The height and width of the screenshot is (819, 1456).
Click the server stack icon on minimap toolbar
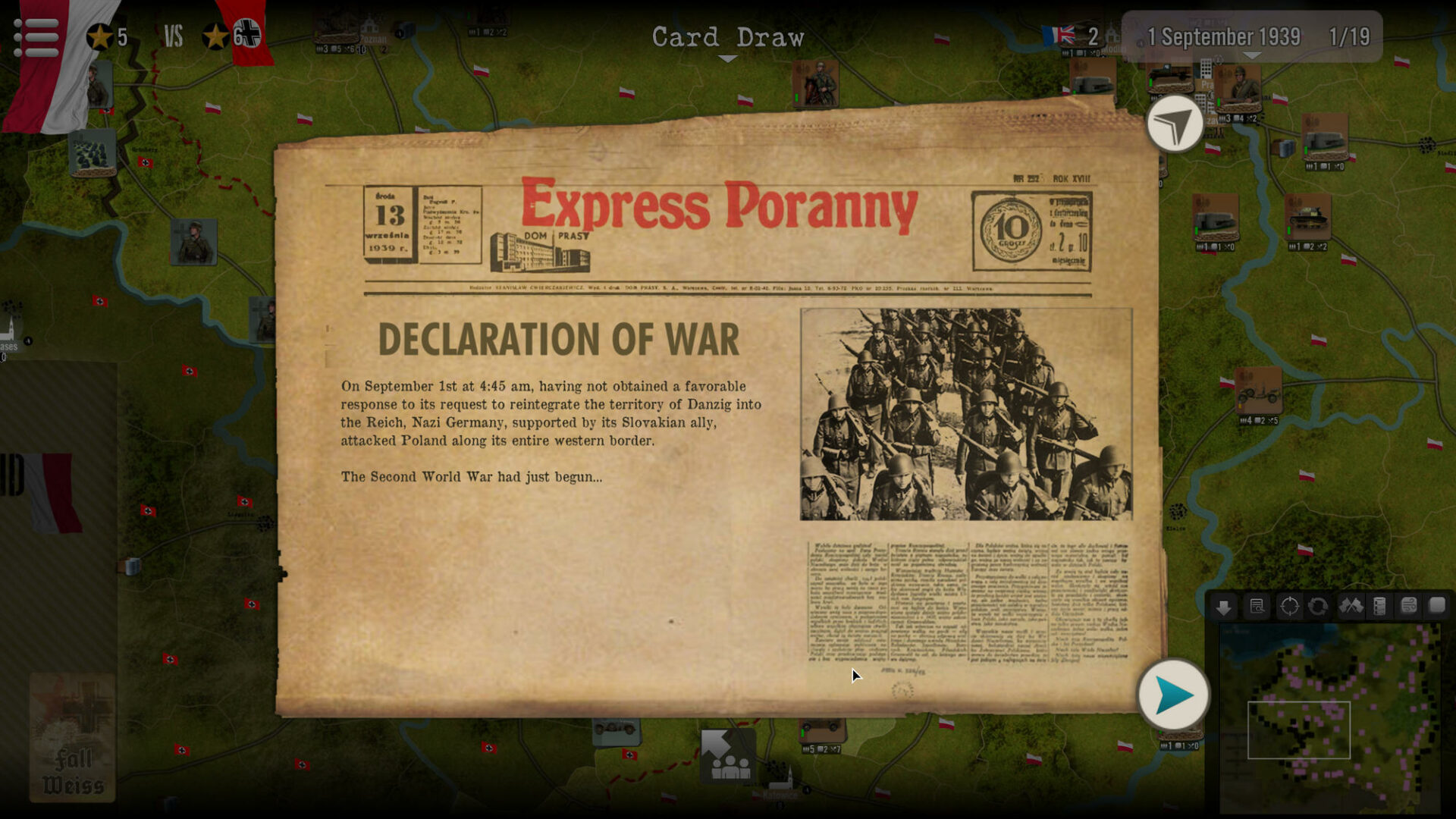[1379, 607]
